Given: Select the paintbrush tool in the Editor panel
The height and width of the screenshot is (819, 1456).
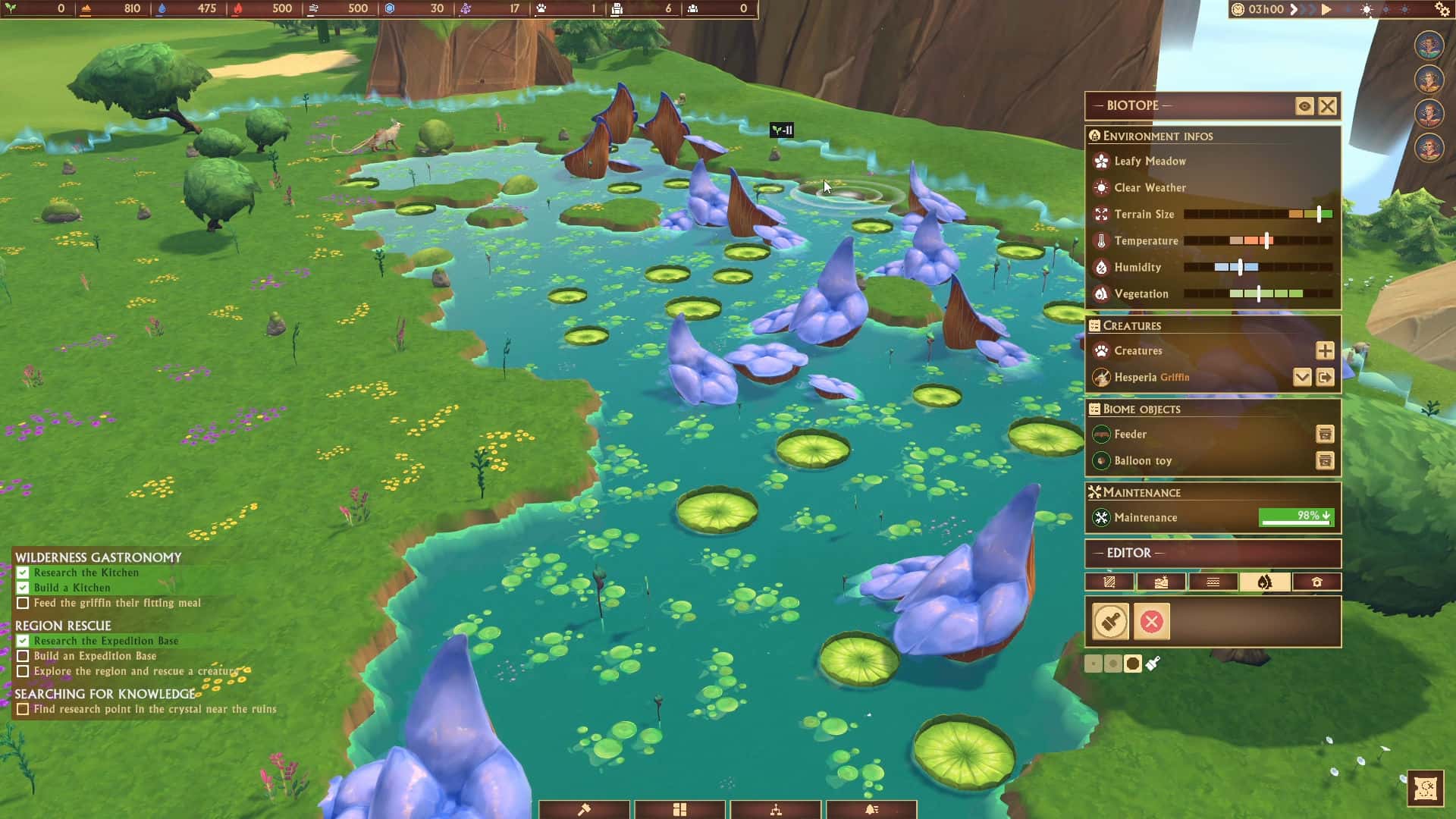Looking at the screenshot, I should coord(1109,622).
